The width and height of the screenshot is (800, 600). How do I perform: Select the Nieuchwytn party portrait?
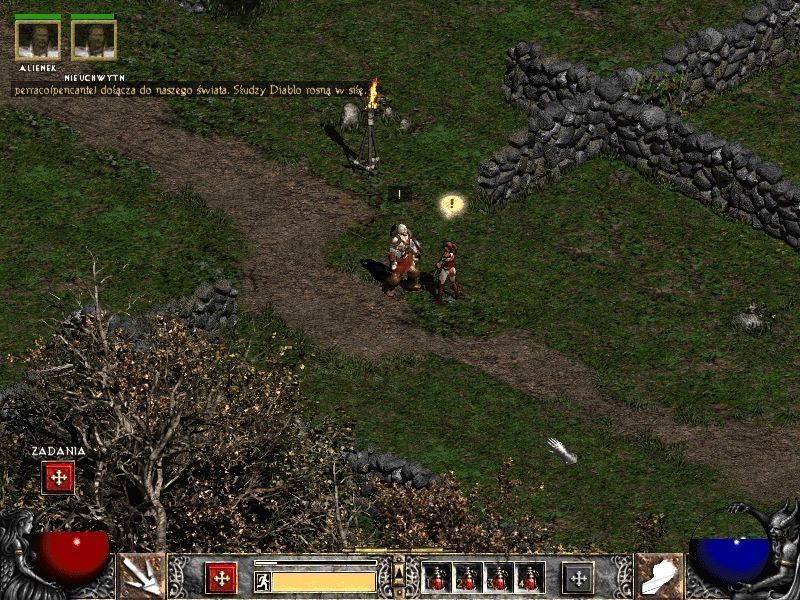click(94, 39)
